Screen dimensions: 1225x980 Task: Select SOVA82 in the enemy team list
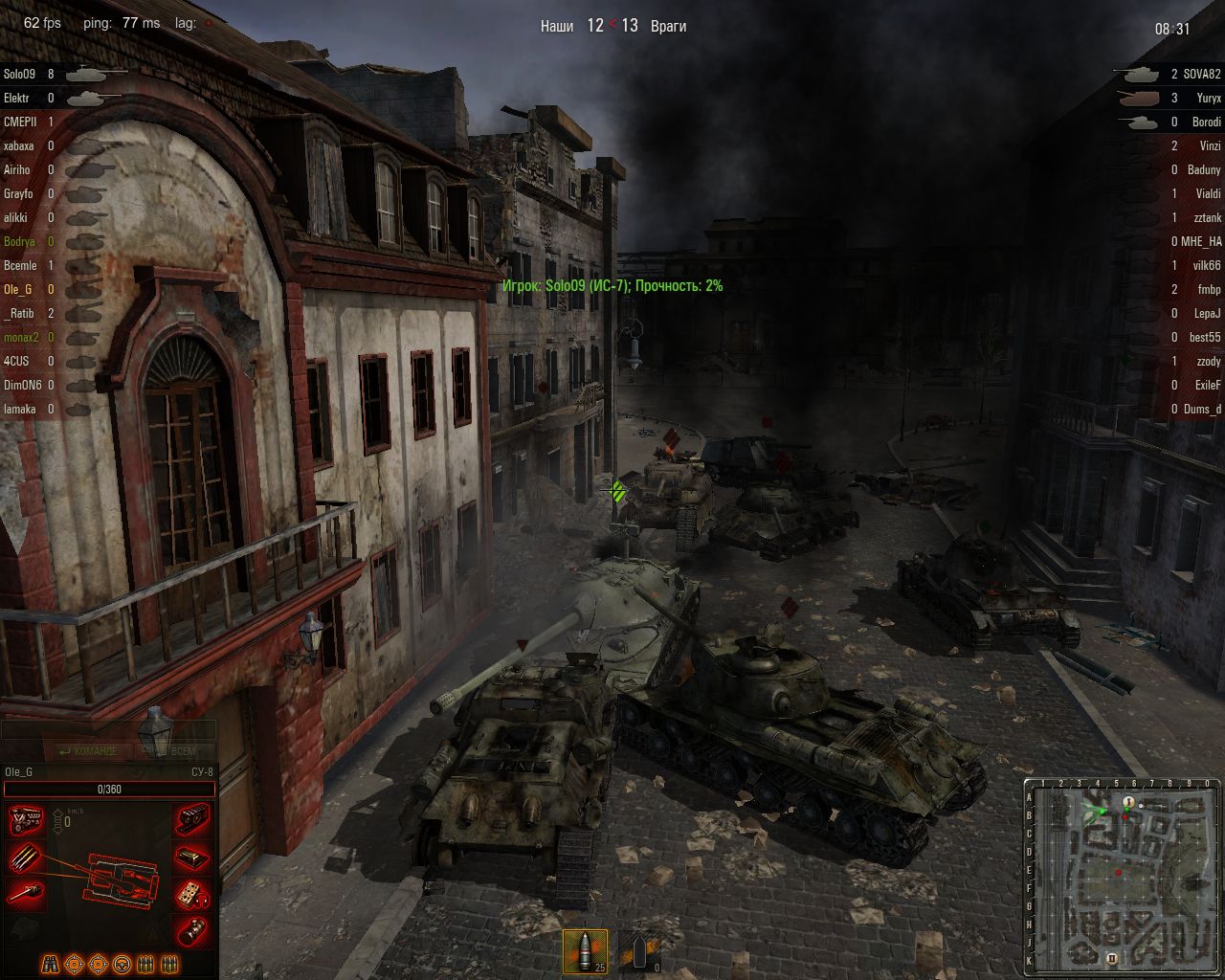pos(1202,74)
